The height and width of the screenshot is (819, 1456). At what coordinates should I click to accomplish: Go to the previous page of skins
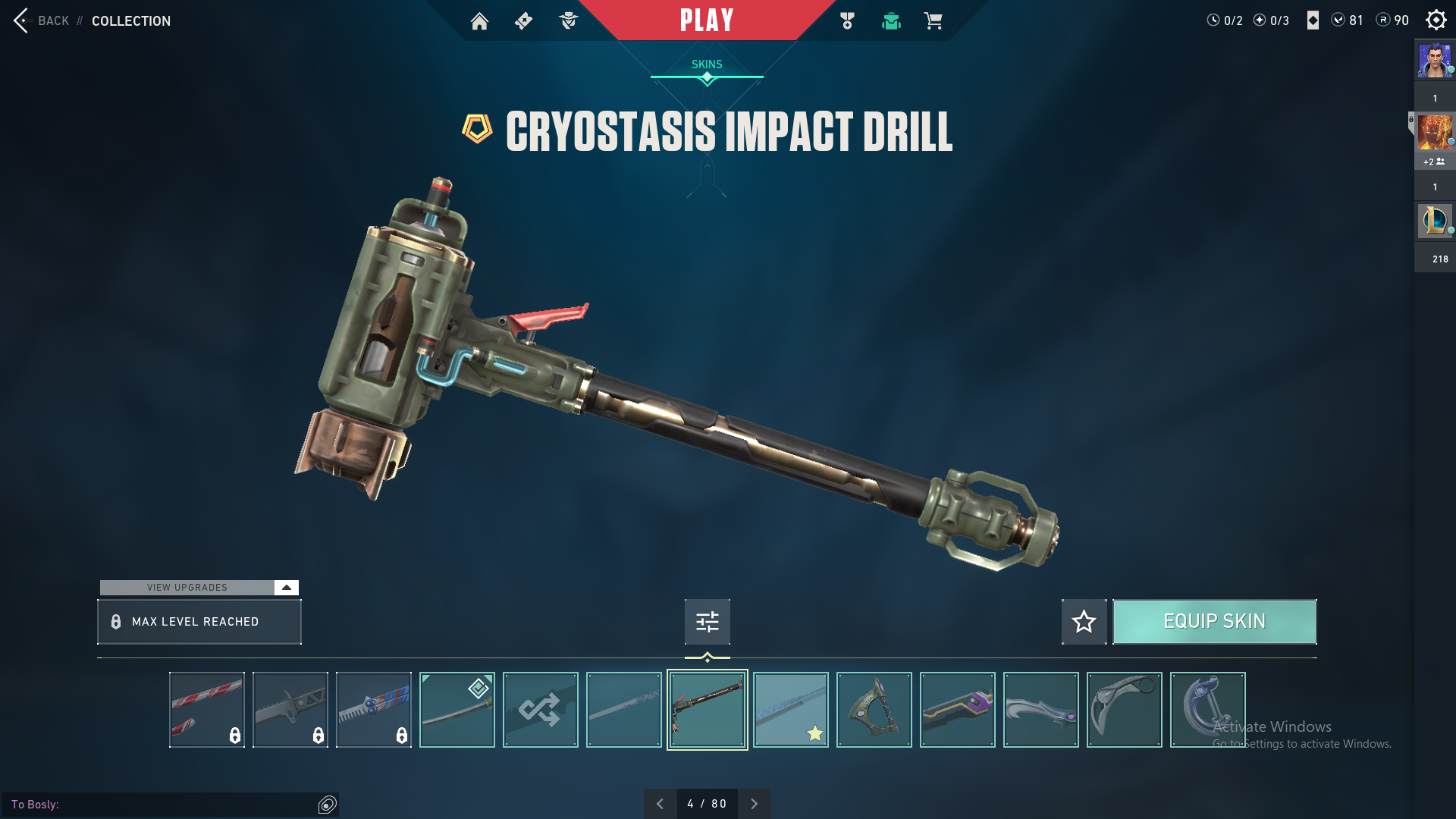click(x=660, y=804)
